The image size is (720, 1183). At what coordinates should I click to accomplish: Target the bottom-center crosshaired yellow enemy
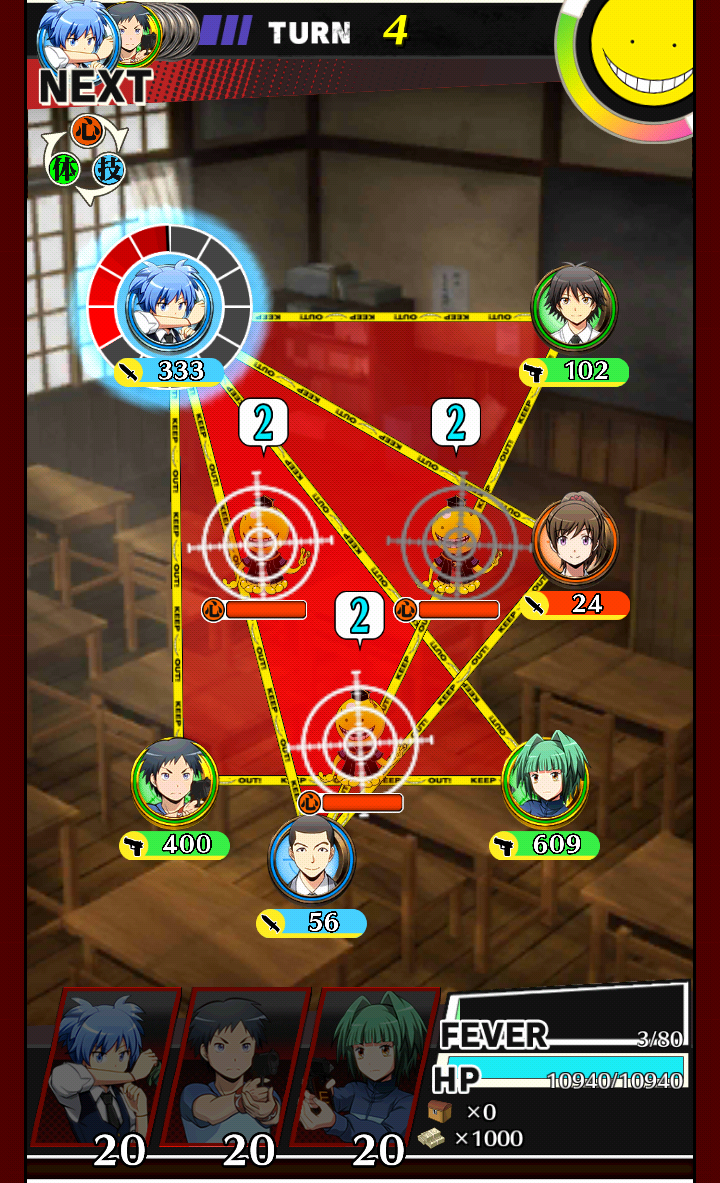click(x=358, y=736)
